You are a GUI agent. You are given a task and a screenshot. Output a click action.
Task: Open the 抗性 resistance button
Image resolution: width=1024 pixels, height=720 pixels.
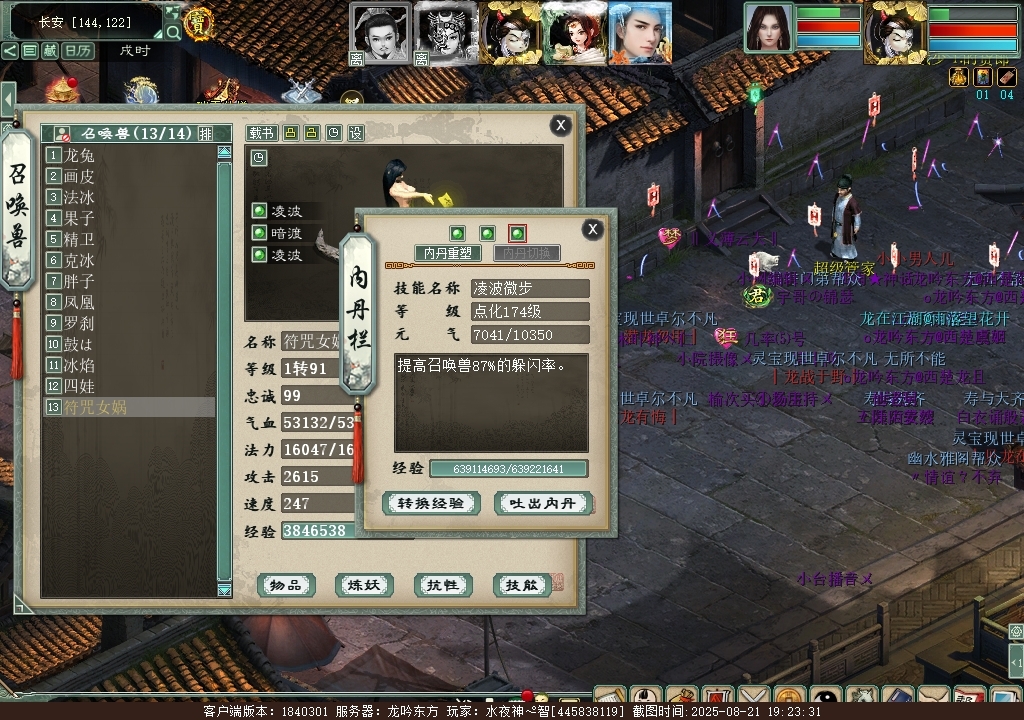click(443, 585)
